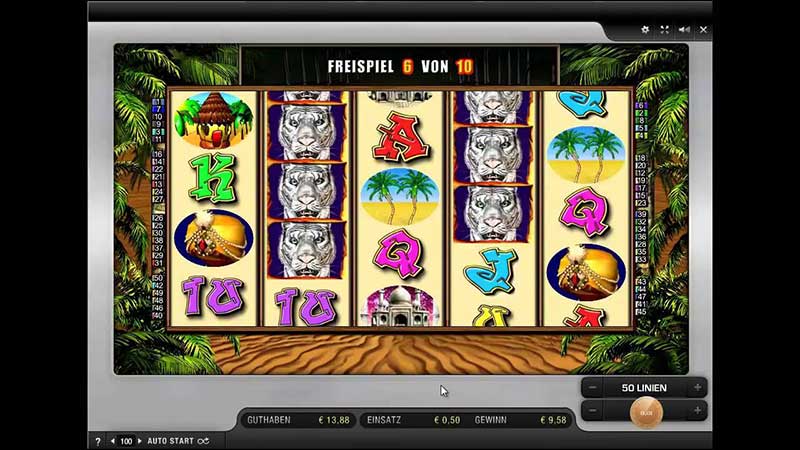Decrease the auto start count arrow
800x450 pixels.
(x=112, y=440)
